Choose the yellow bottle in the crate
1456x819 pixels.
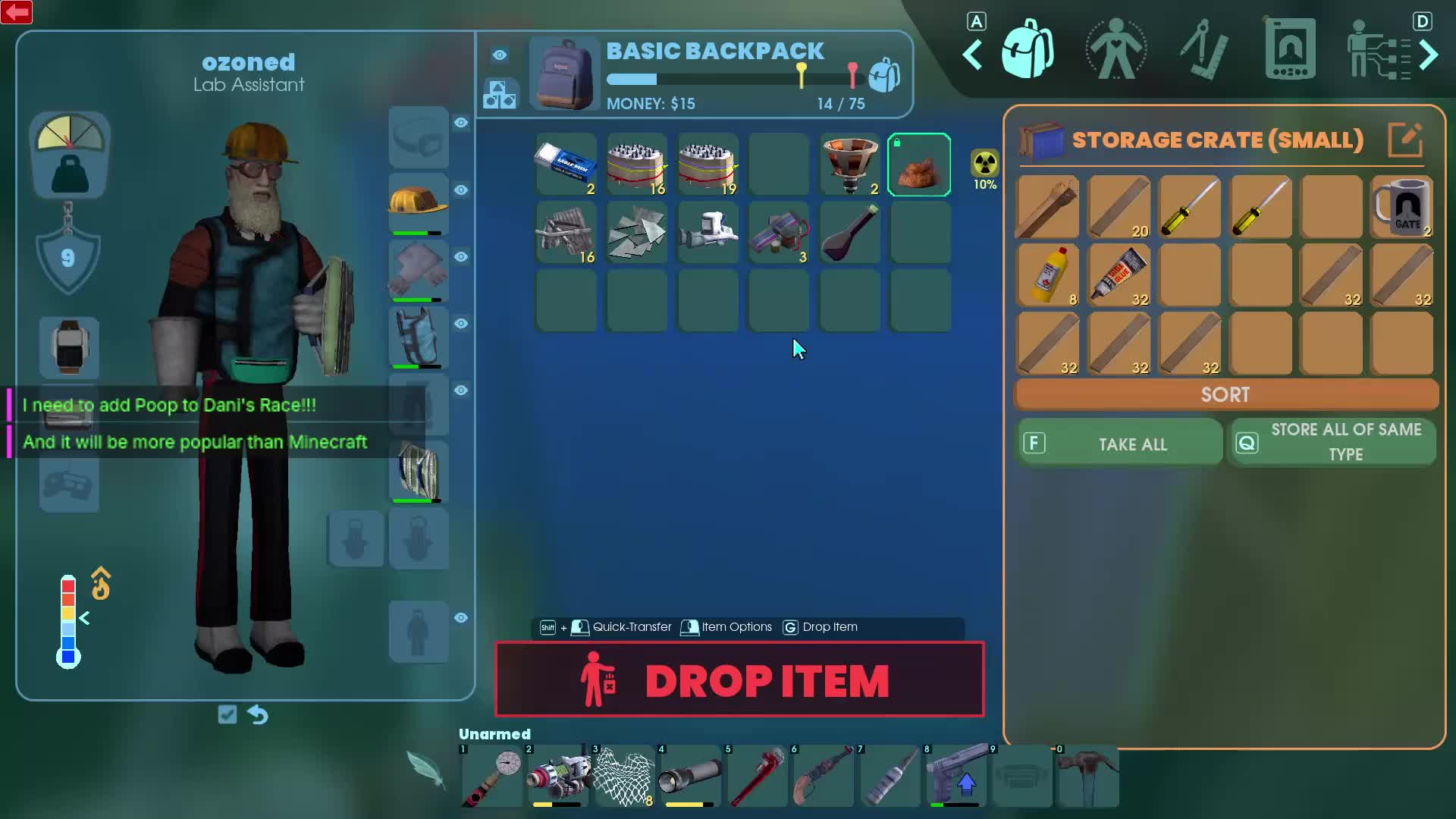coord(1047,275)
